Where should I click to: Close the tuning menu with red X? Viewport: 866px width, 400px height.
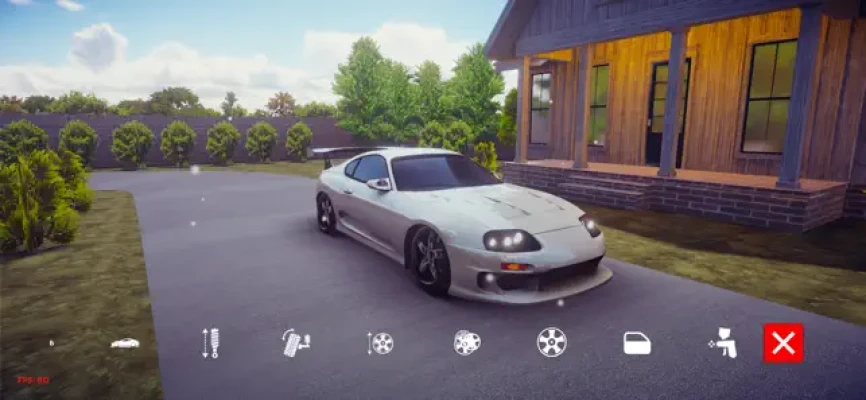coord(783,343)
